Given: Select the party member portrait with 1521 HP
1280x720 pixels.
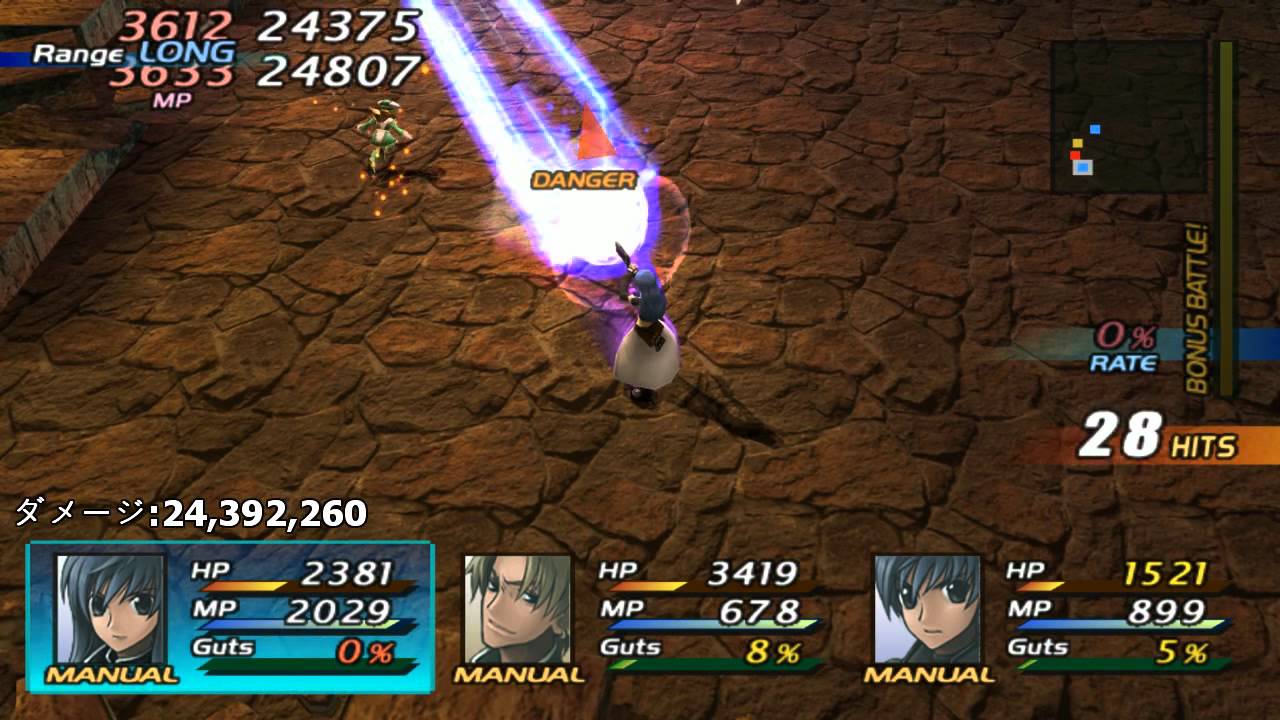Looking at the screenshot, I should (x=926, y=610).
